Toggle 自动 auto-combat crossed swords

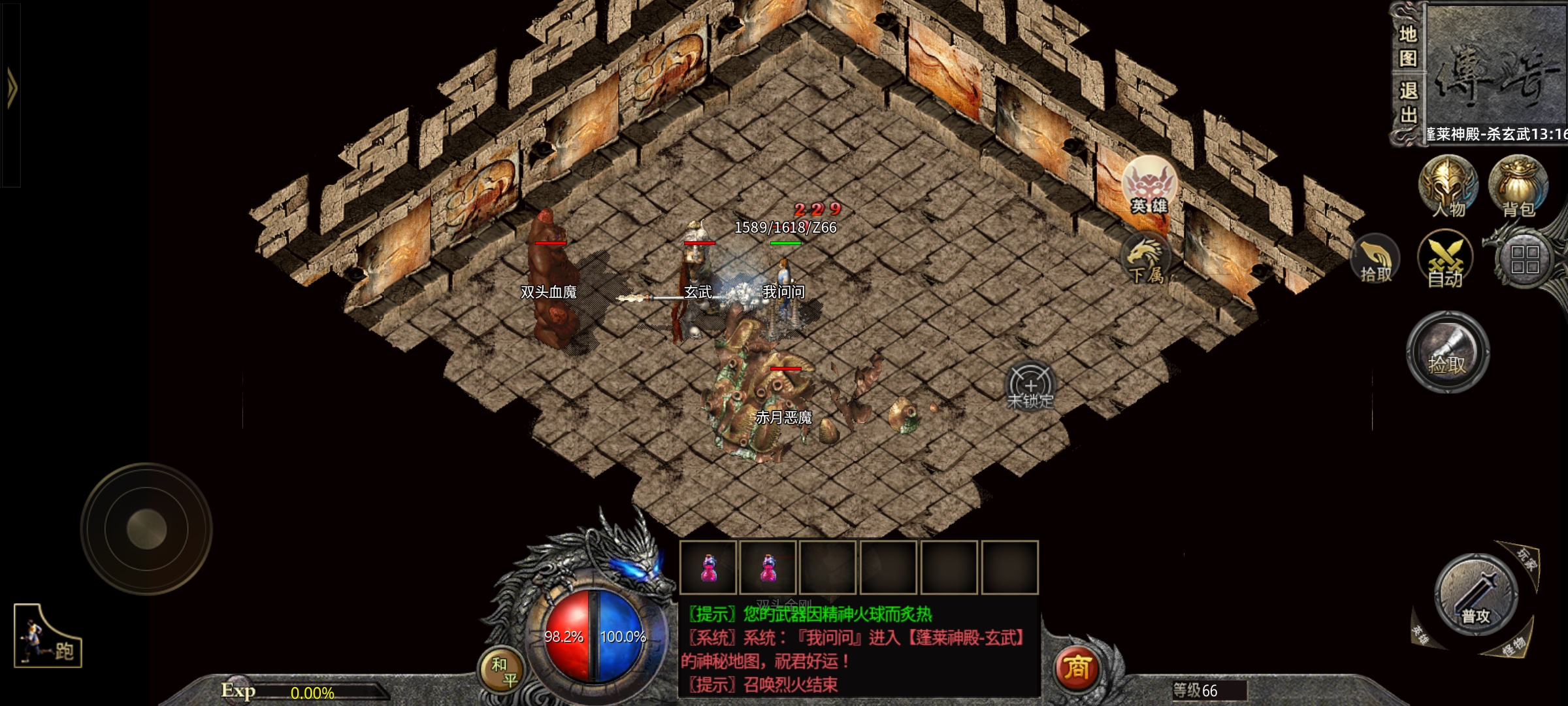tap(1445, 260)
